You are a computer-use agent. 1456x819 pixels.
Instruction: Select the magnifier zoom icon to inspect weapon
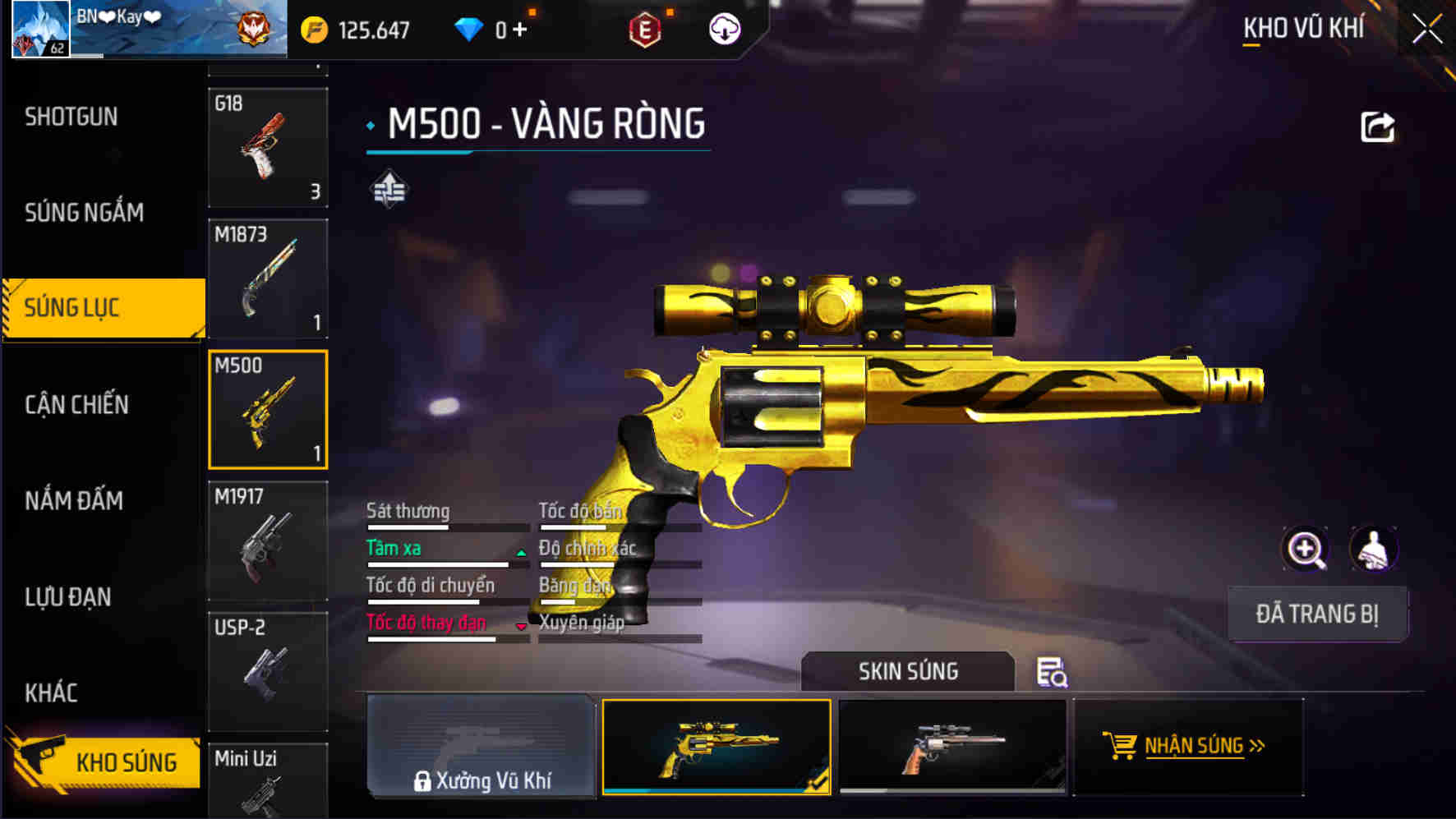[1306, 549]
